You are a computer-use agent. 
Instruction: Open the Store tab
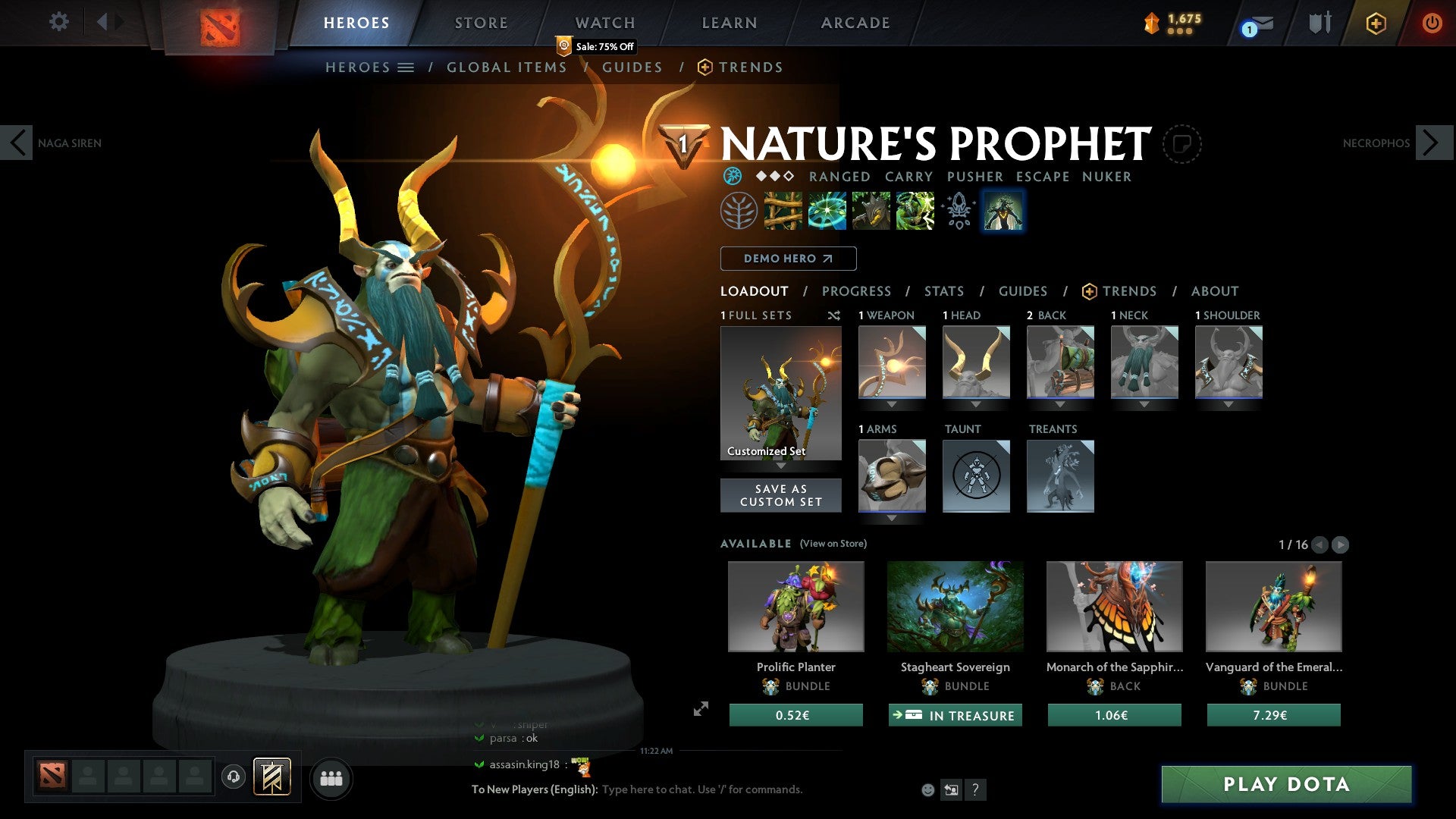point(481,23)
